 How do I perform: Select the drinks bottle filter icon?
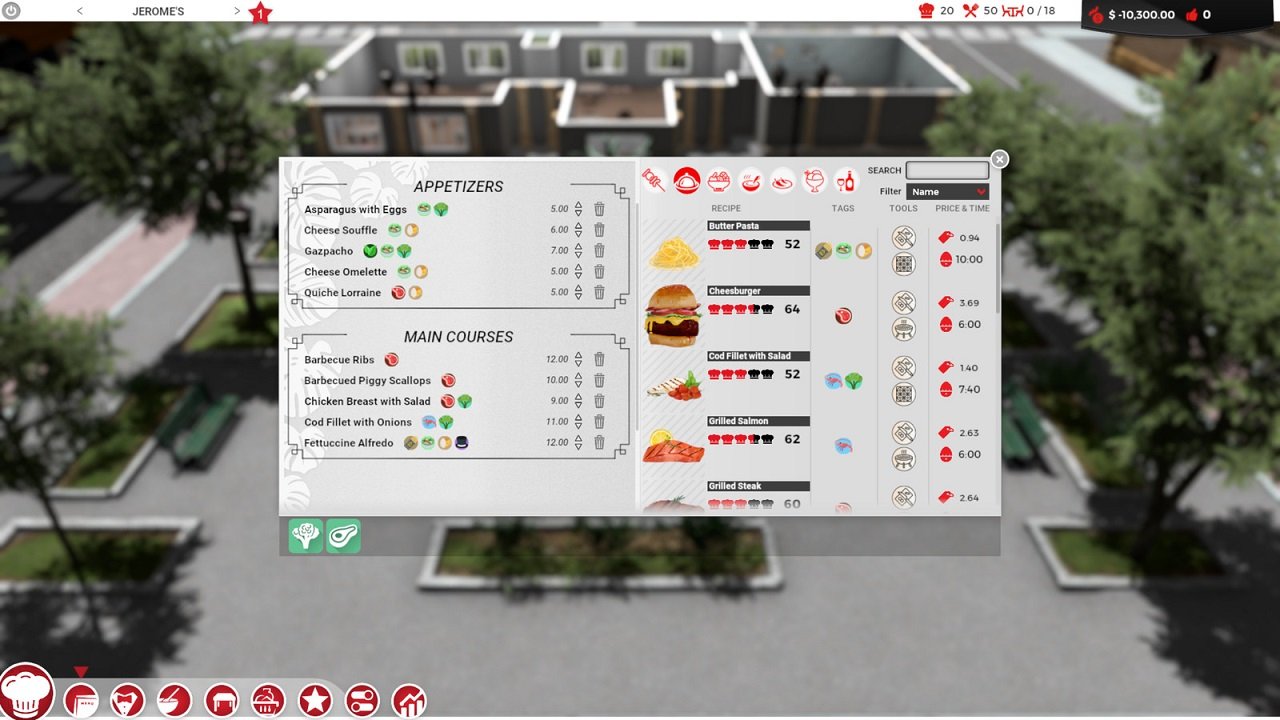[845, 181]
